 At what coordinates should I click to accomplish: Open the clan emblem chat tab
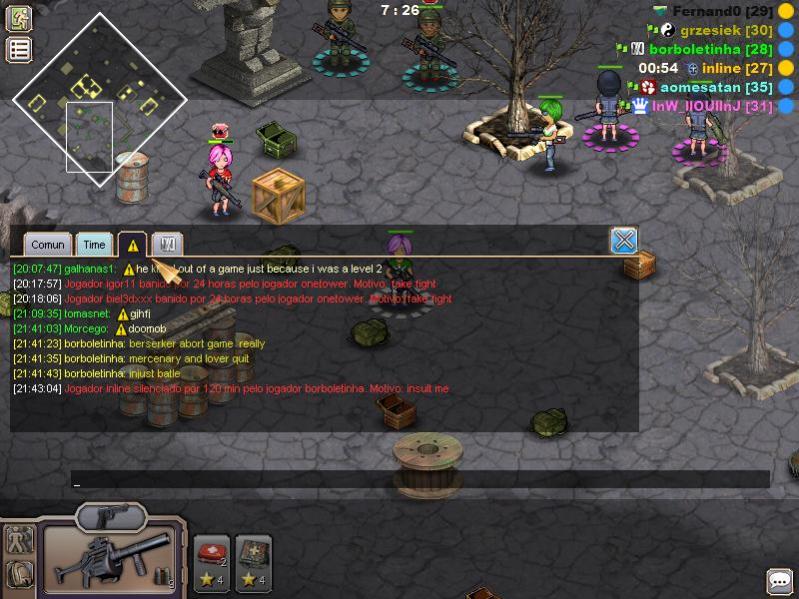(168, 244)
